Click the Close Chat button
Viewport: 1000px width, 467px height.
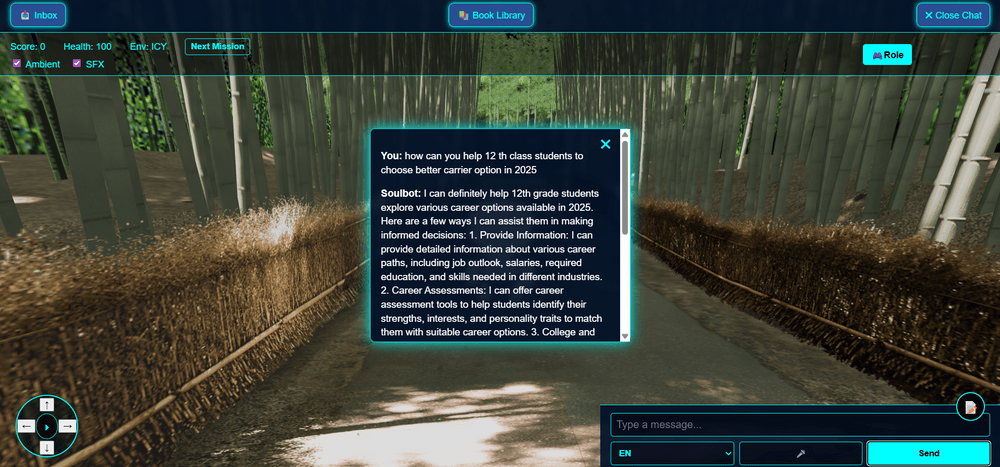[x=953, y=15]
